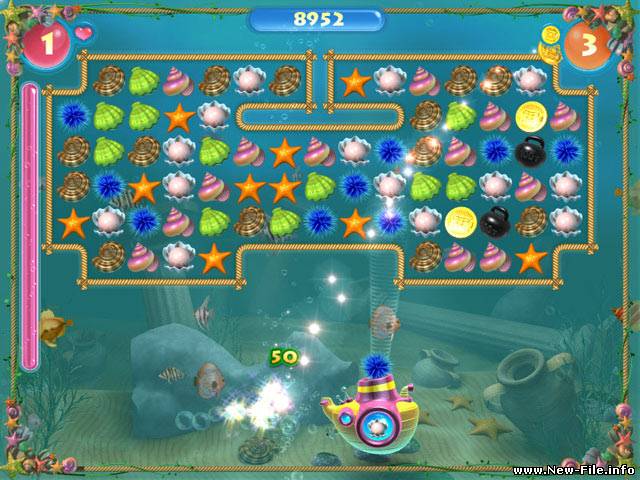Image resolution: width=640 pixels, height=480 pixels.
Task: Click the gold coin between two pink shells
Action: click(x=531, y=116)
